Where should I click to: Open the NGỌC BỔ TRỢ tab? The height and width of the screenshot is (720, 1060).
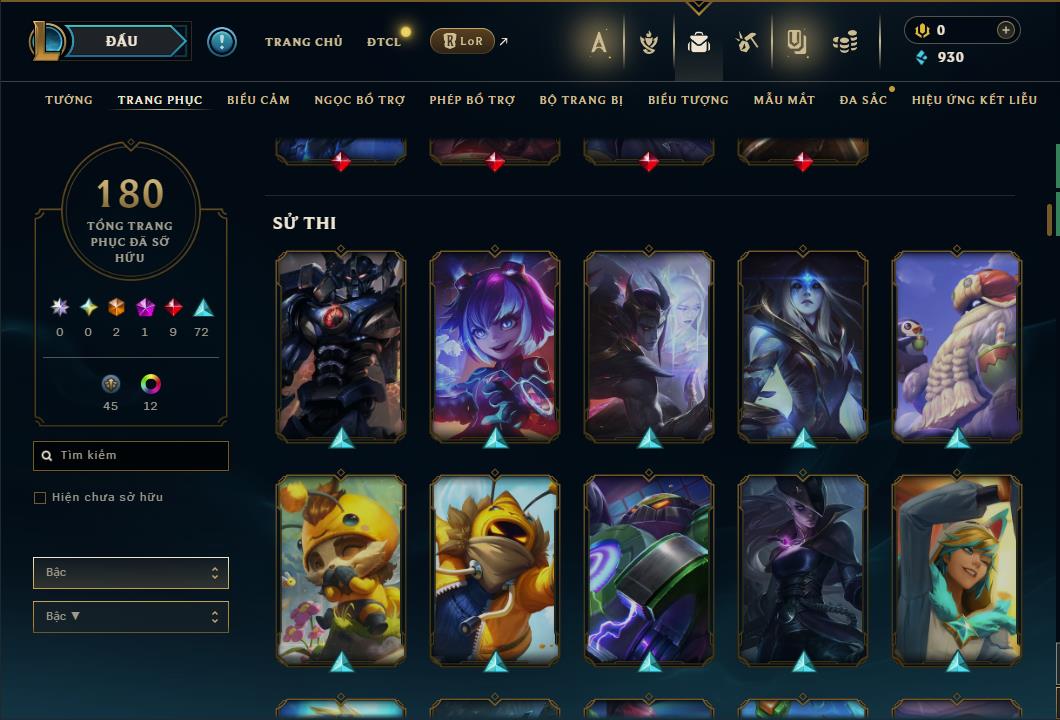pos(359,100)
